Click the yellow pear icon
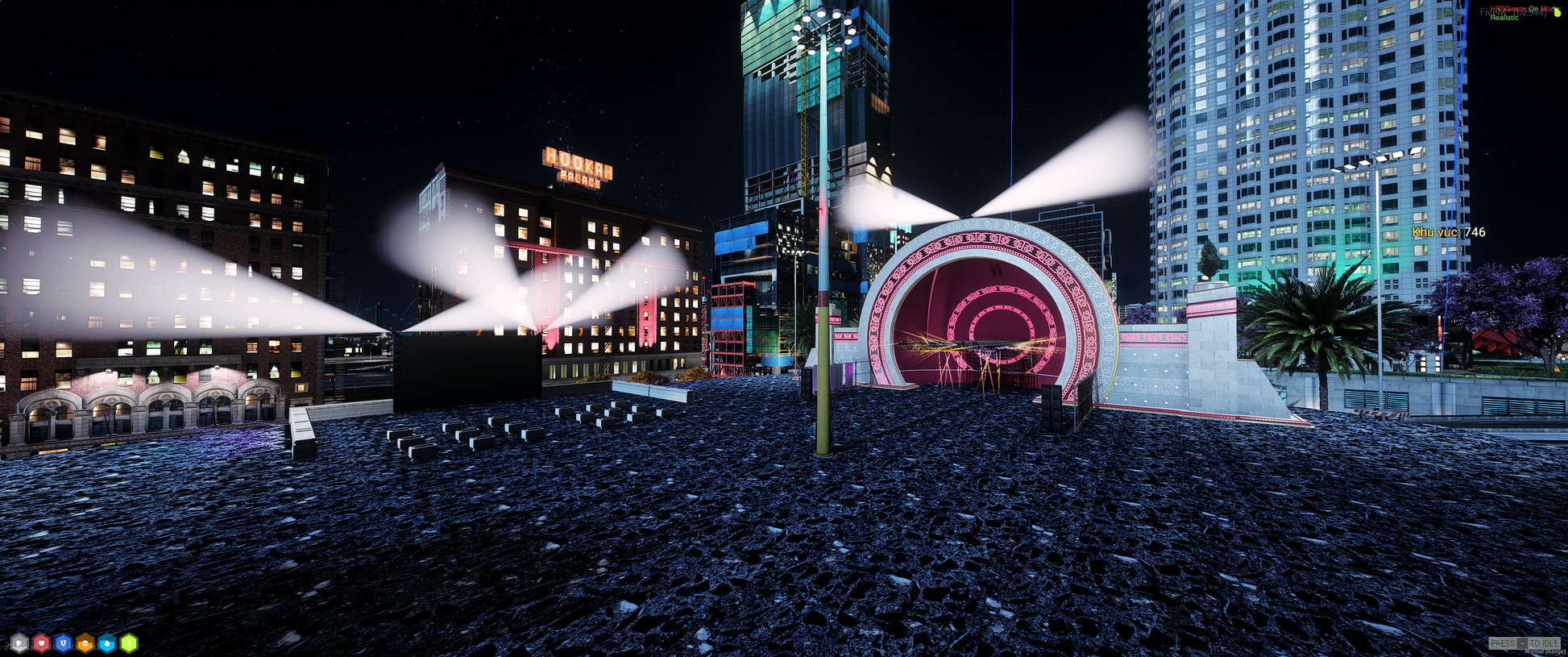1568x657 pixels. [x=1557, y=12]
